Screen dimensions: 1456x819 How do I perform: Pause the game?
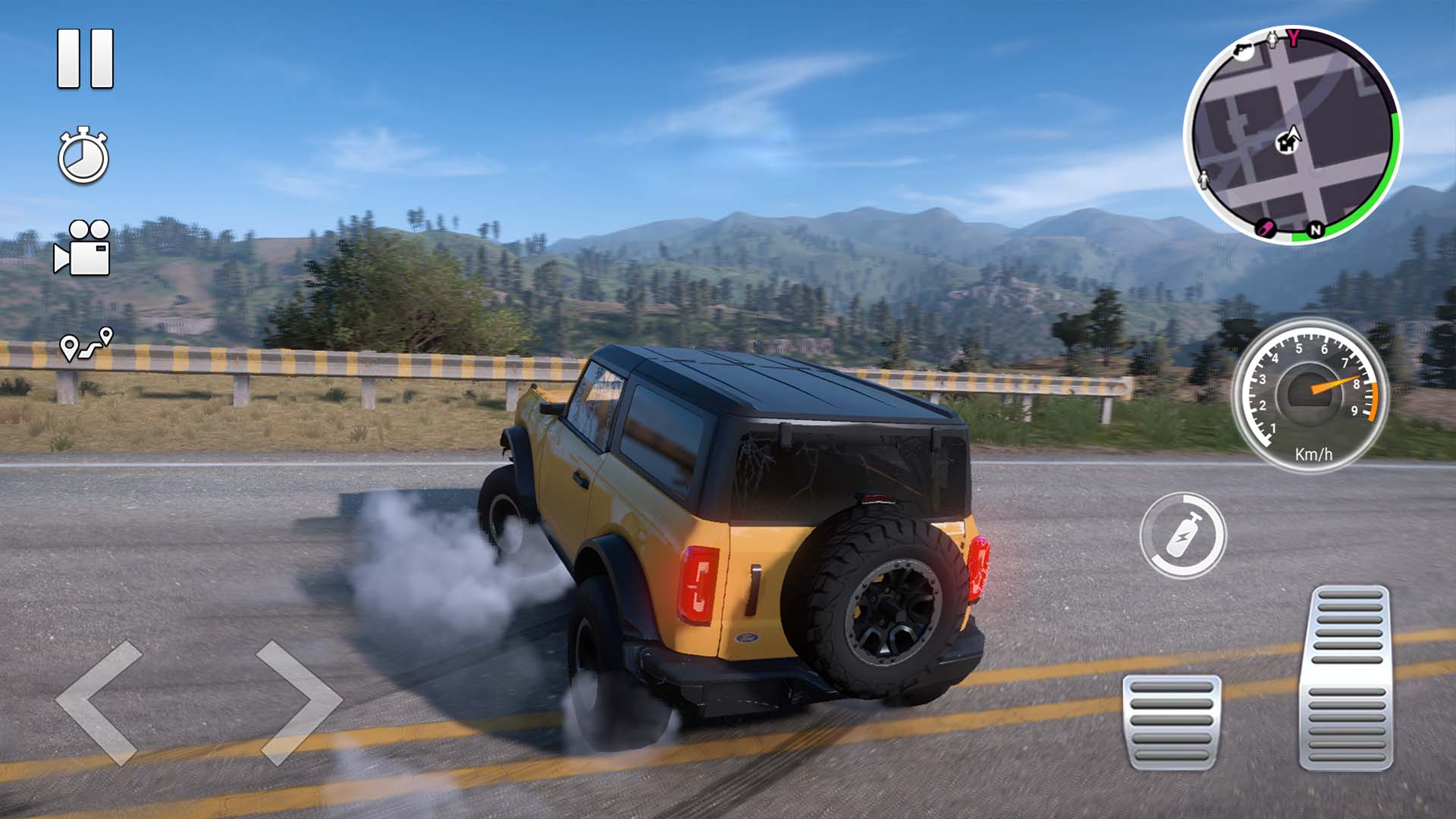click(x=83, y=59)
